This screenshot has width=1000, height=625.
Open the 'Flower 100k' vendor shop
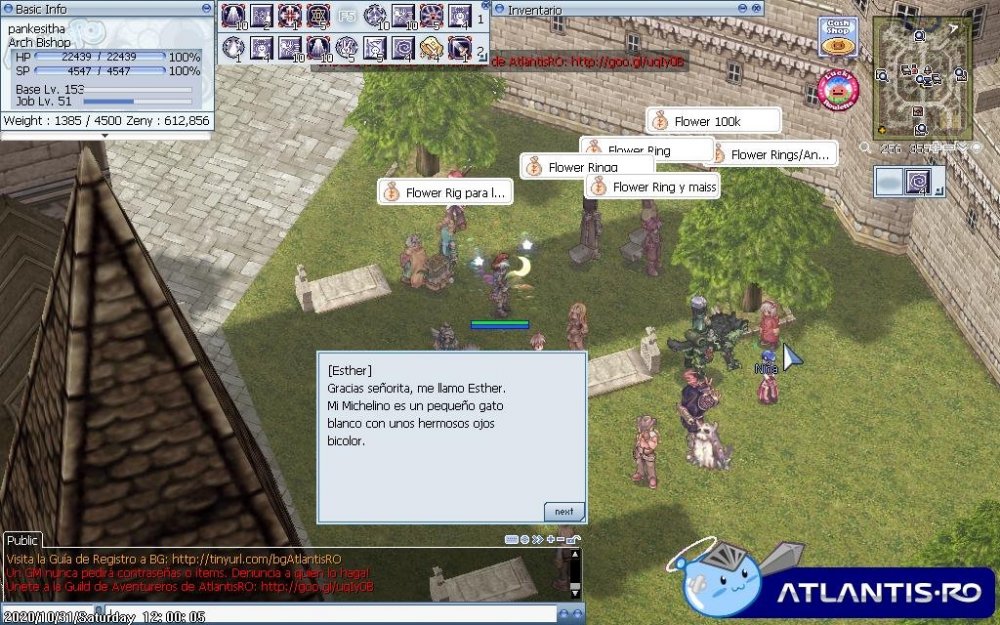click(x=712, y=121)
